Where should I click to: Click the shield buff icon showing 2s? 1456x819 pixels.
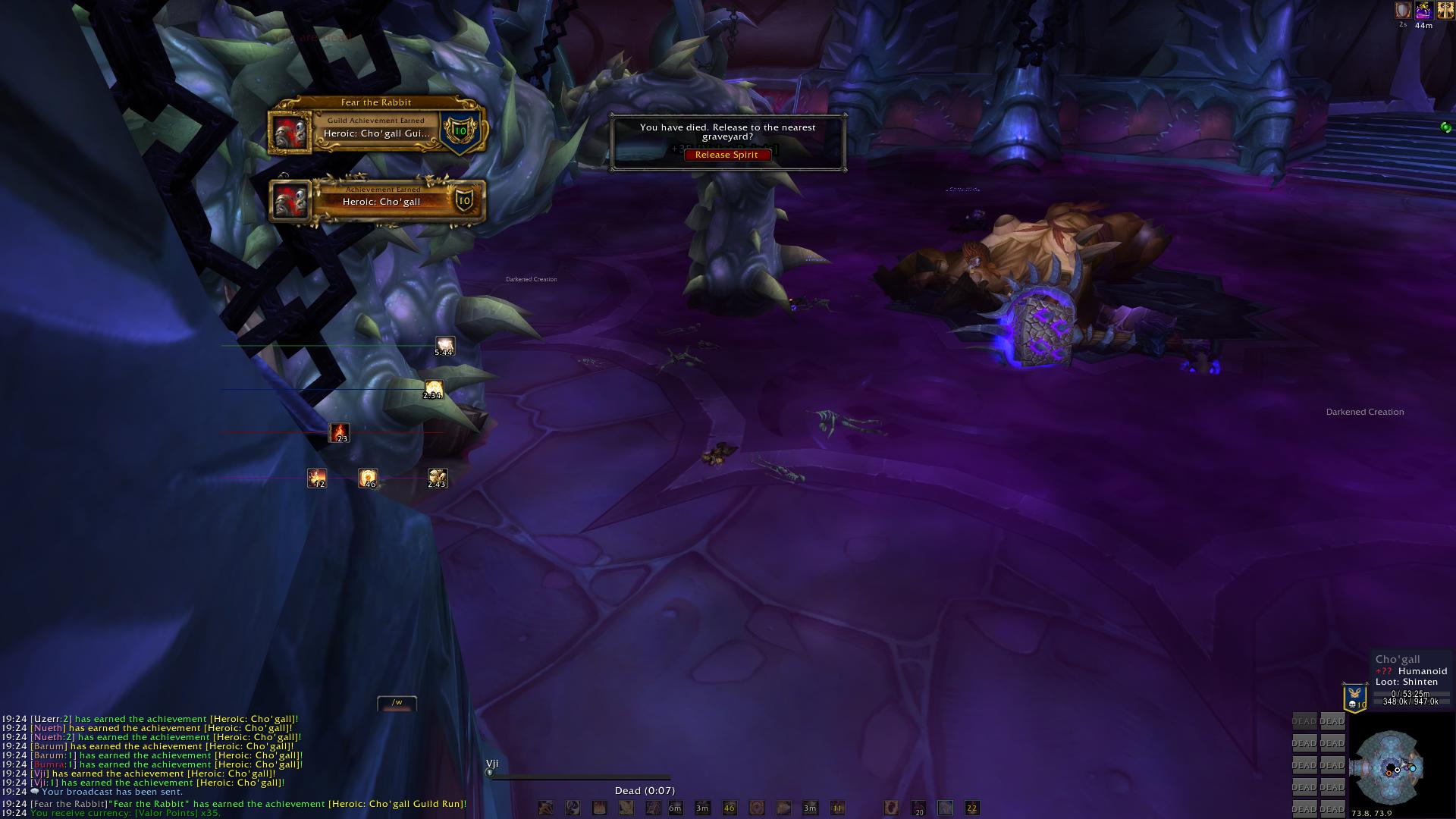click(1403, 11)
